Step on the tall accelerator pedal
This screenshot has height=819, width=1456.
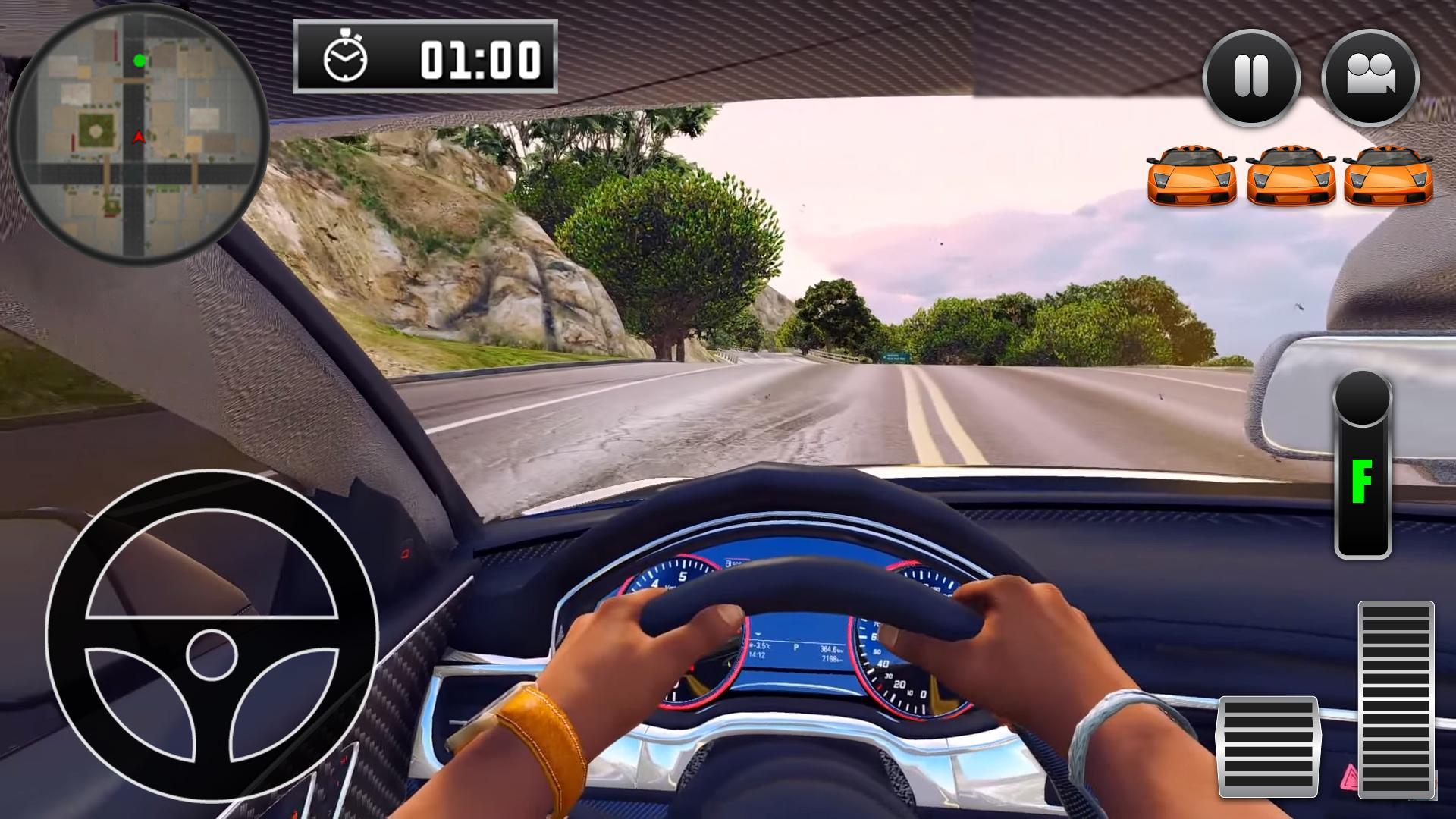[1396, 698]
